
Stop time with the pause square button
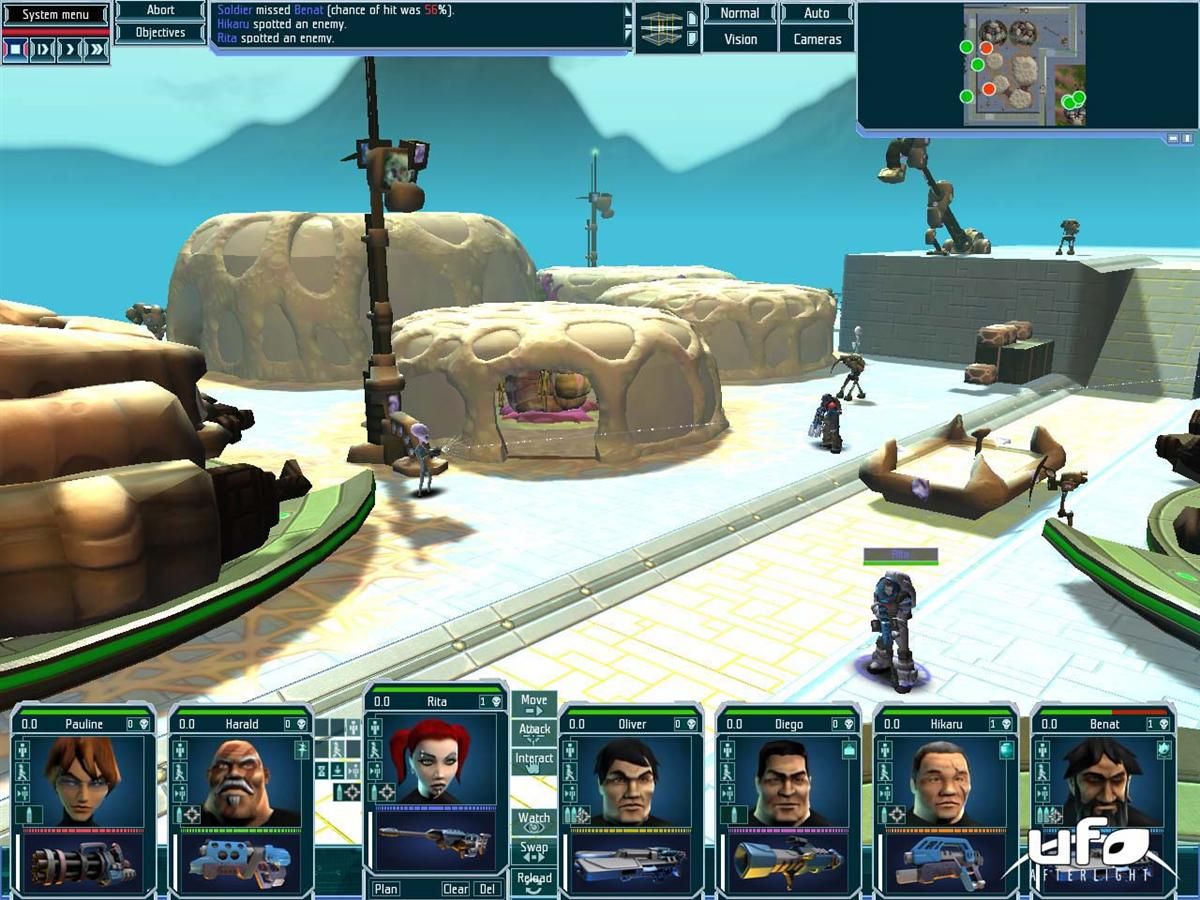point(16,50)
